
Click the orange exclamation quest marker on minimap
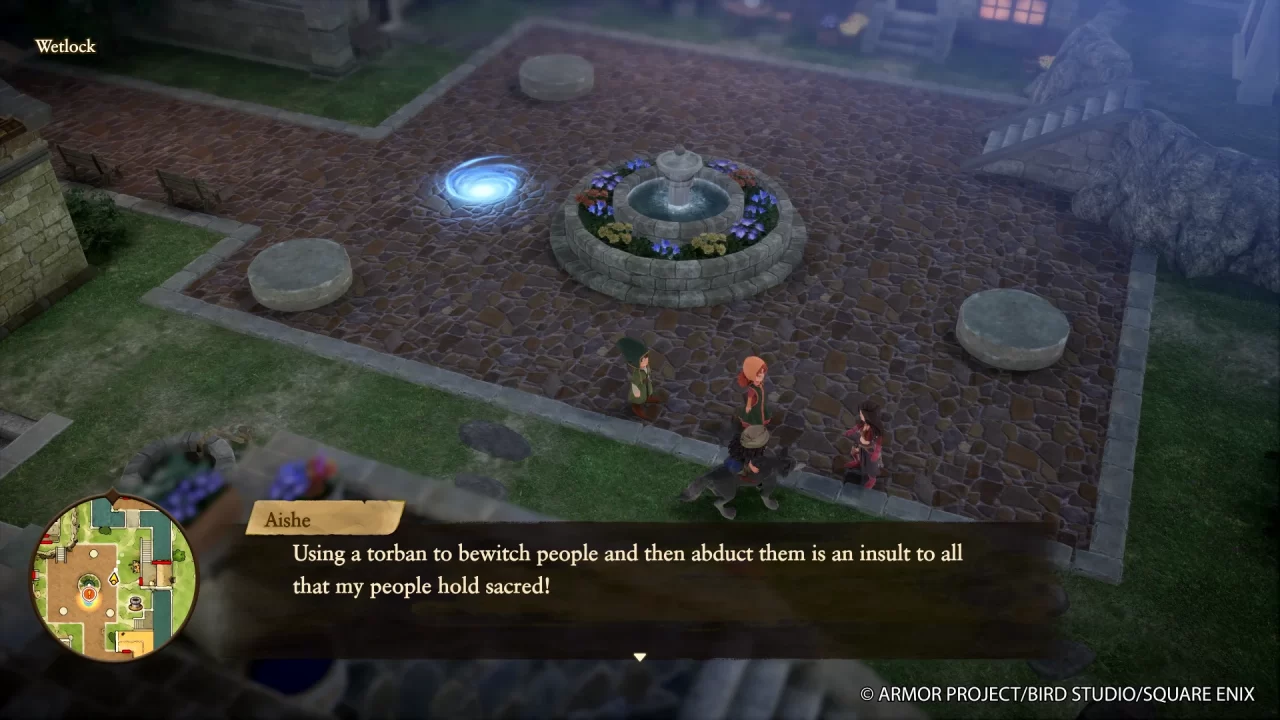click(89, 593)
